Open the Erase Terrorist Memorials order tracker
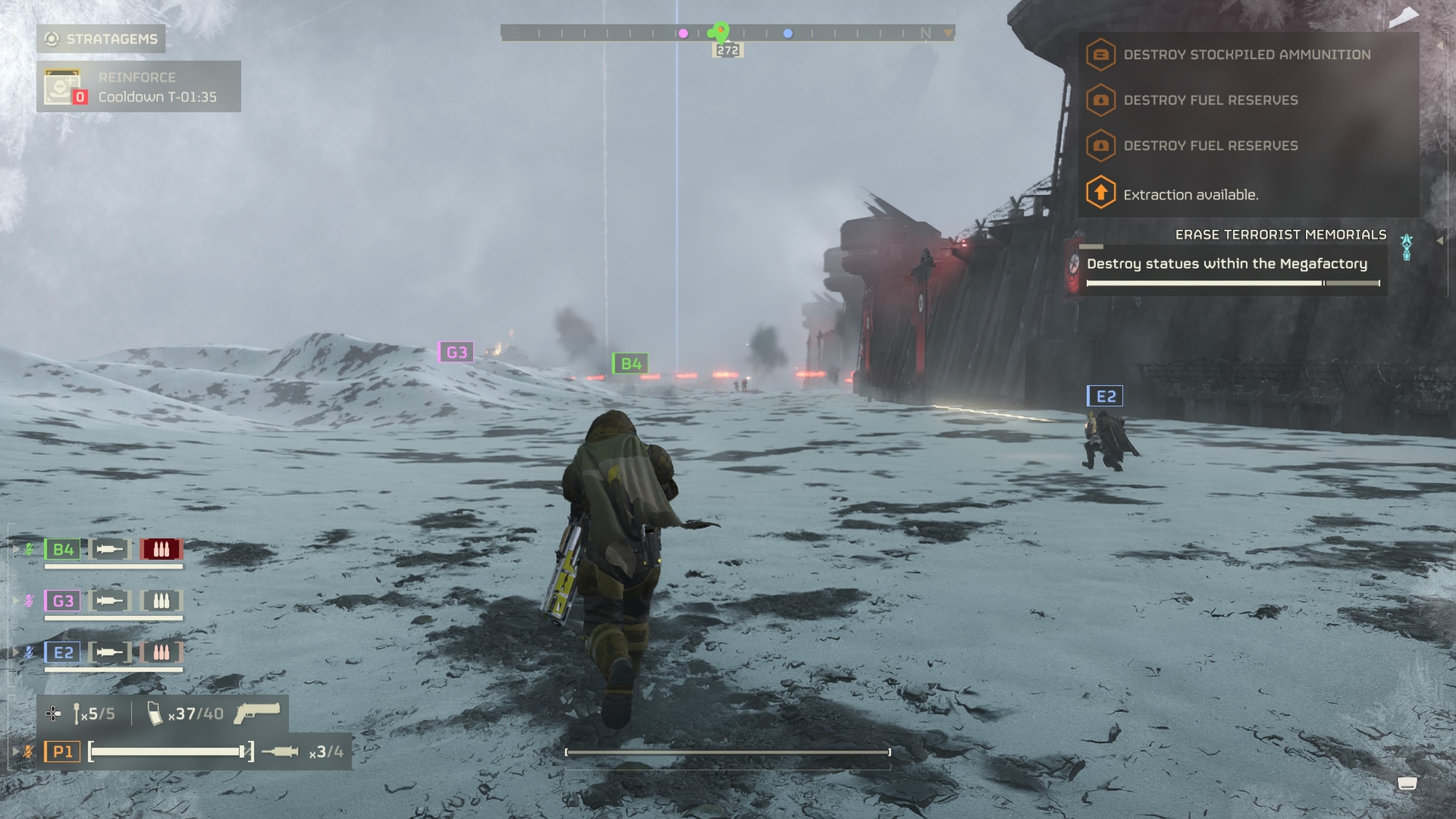Screen dimensions: 1456x819 tap(1280, 234)
